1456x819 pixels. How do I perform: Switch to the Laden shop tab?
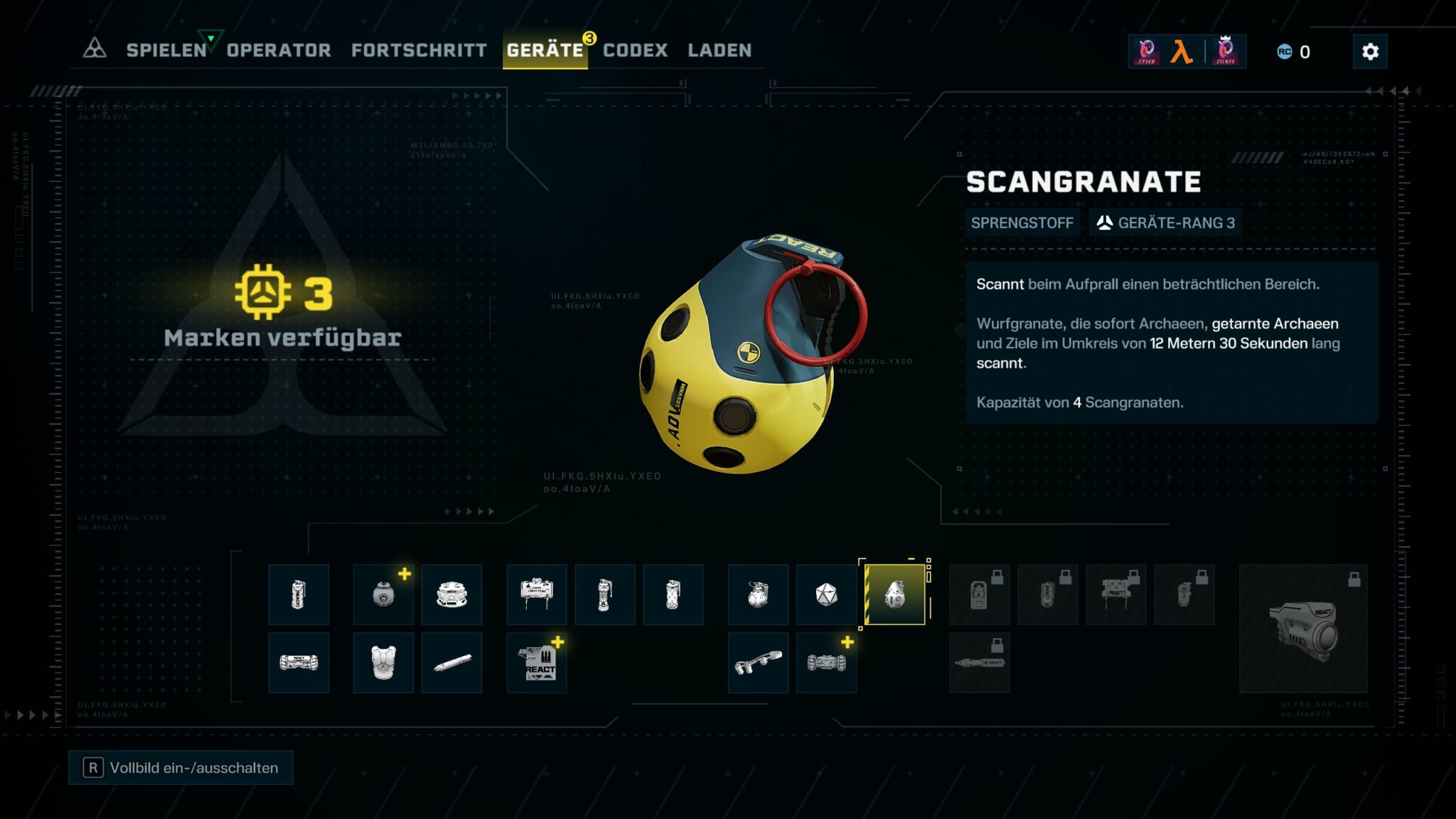pyautogui.click(x=719, y=50)
